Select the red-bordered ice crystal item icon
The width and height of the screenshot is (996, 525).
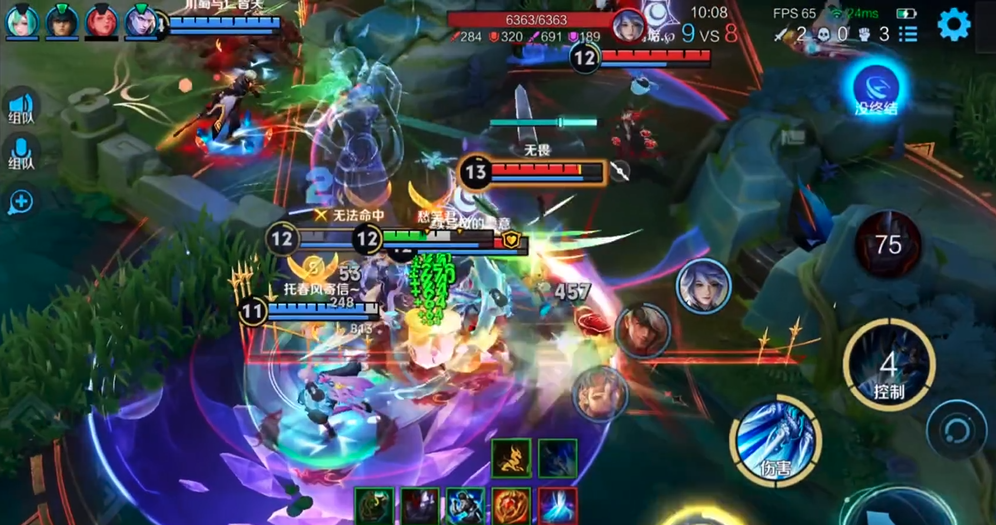[557, 506]
